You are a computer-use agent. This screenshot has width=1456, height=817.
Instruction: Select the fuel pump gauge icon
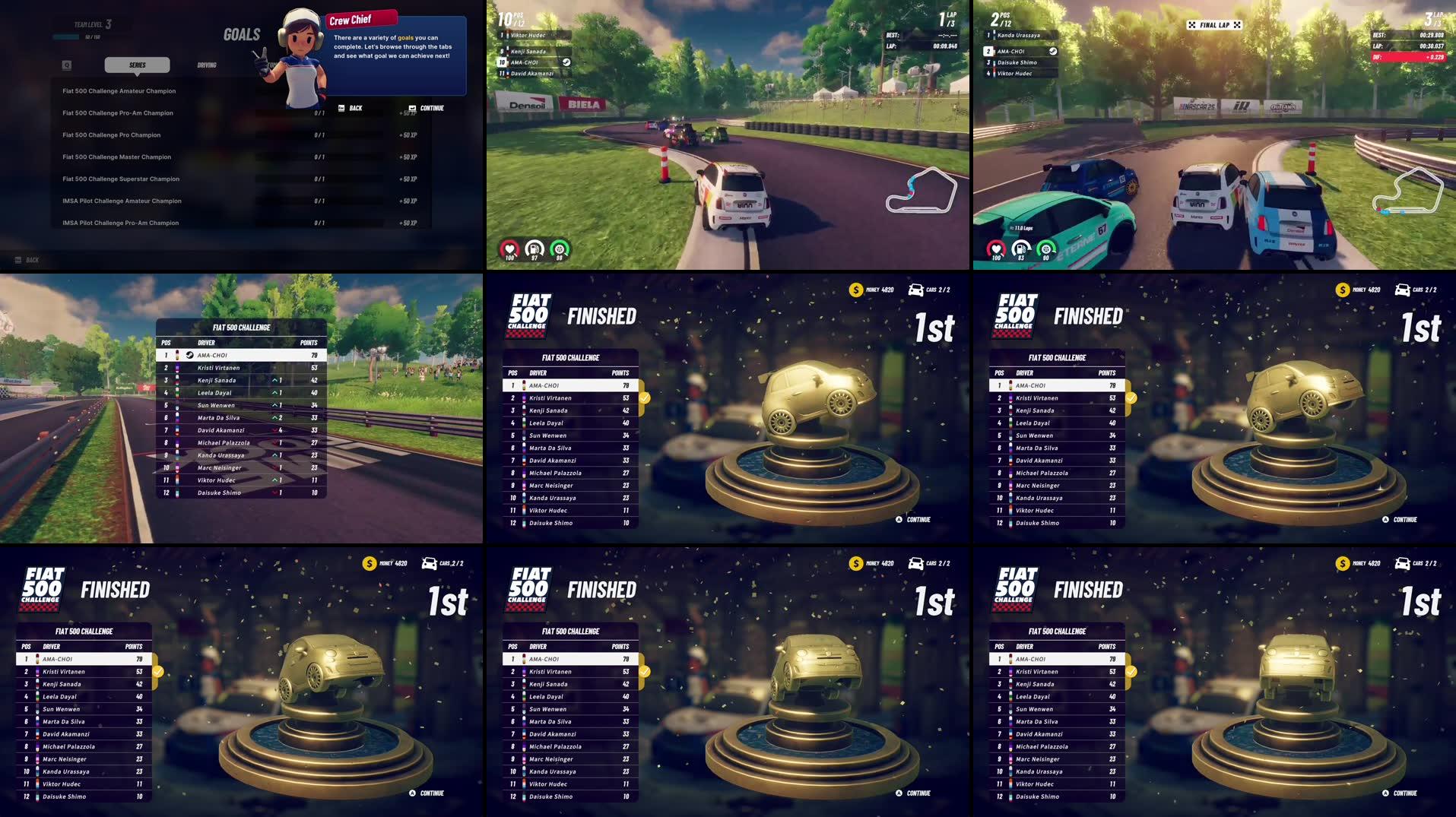(533, 249)
